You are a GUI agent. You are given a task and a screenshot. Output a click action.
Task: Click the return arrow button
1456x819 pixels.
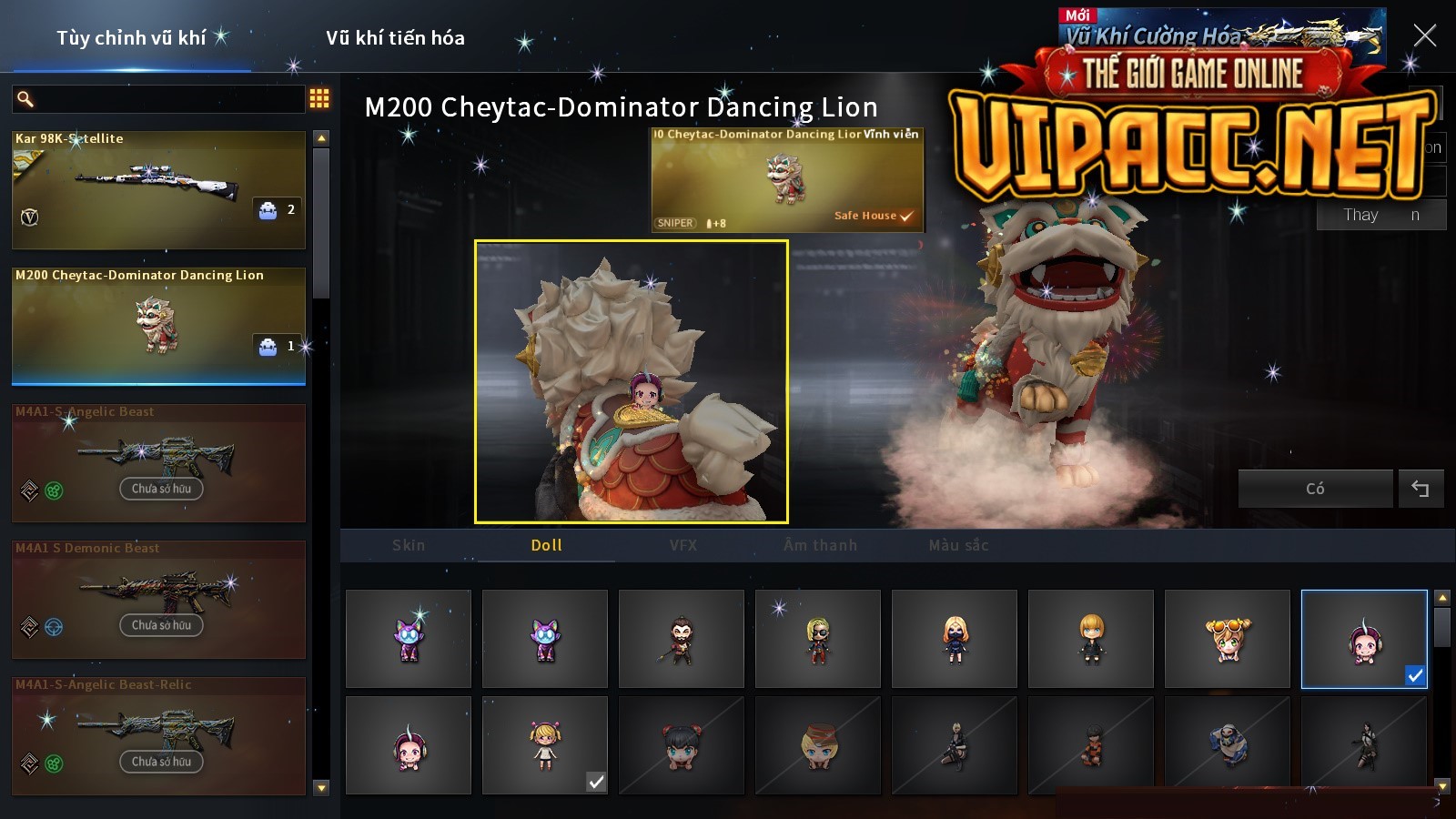[1421, 489]
